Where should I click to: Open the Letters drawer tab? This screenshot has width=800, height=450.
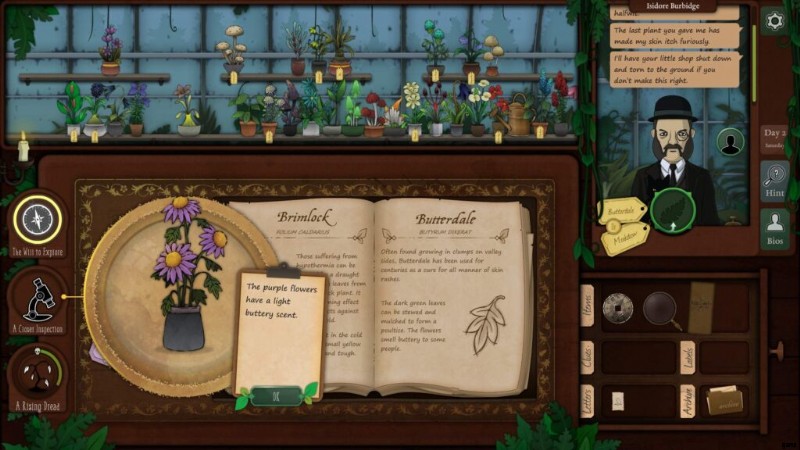587,403
